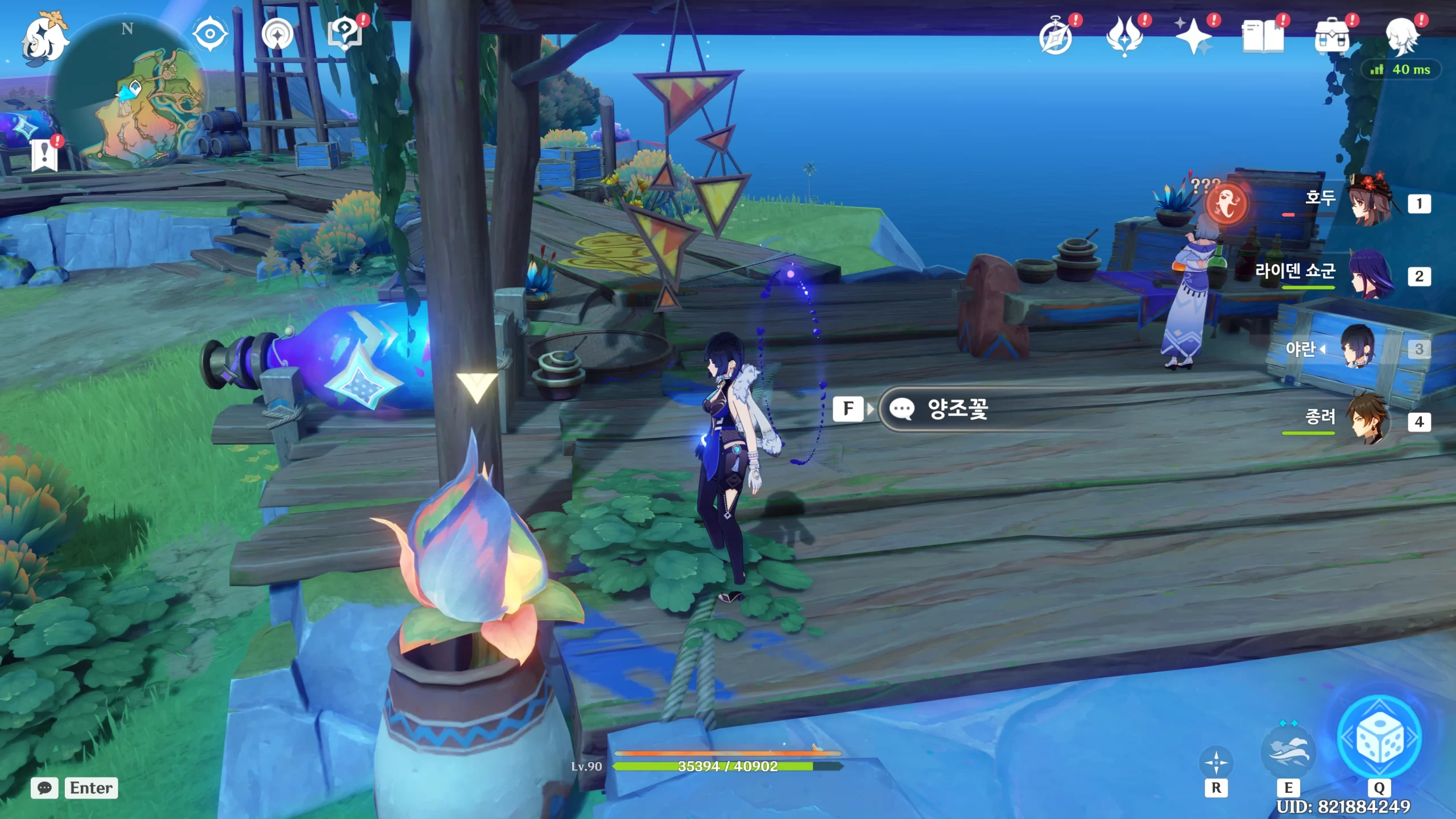The image size is (1456, 819).
Task: Open the wind-swirl icon beside the compass
Action: point(278,34)
